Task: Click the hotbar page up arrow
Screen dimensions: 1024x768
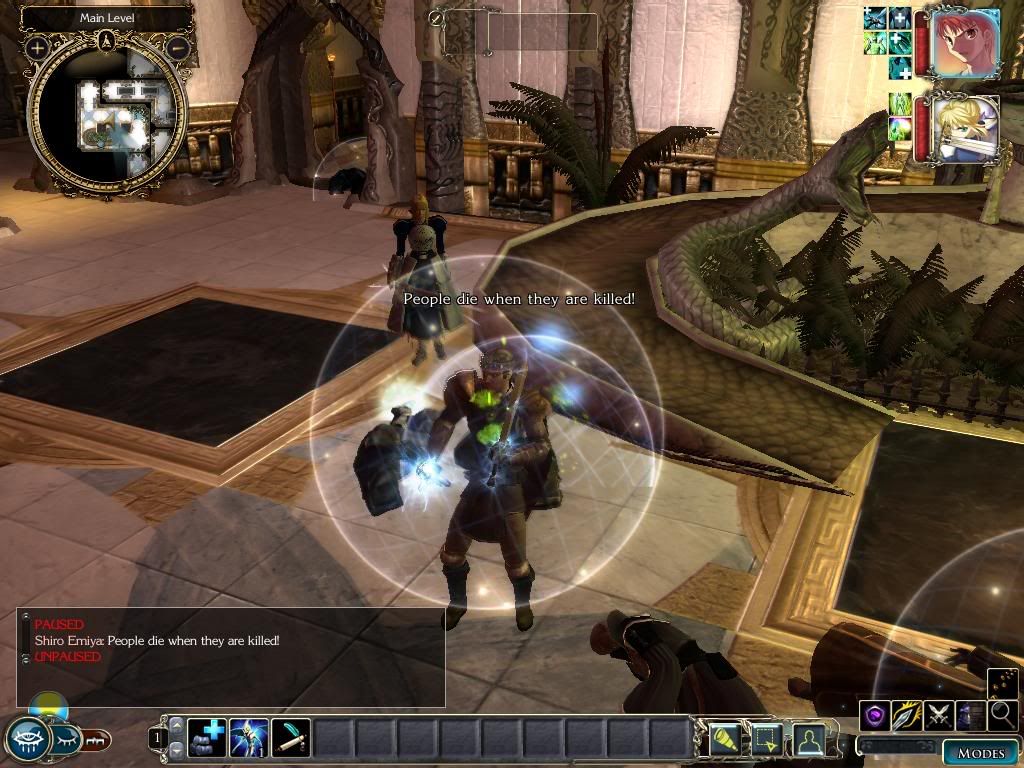Action: click(177, 726)
